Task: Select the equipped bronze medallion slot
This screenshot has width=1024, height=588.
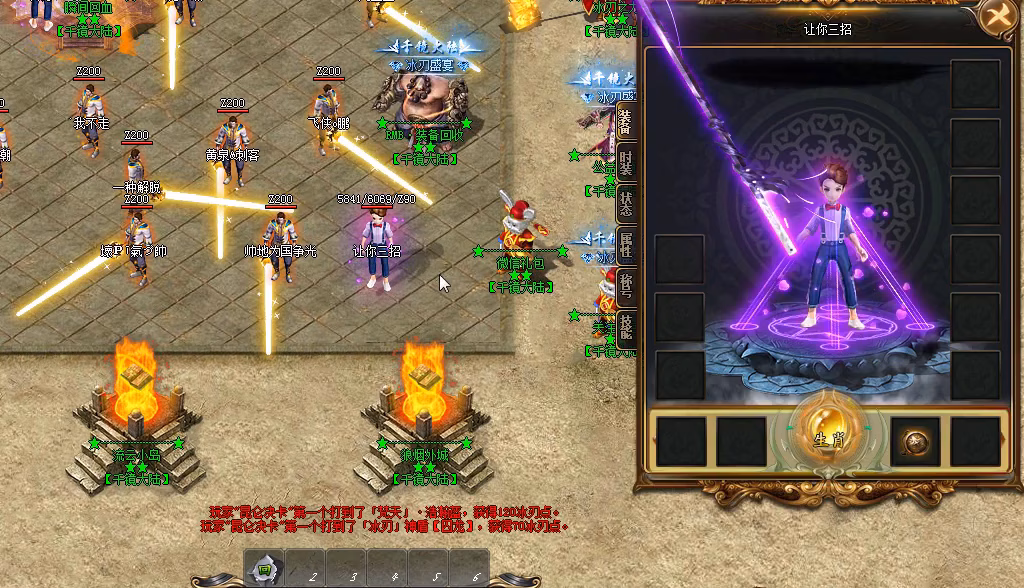Action: point(914,442)
